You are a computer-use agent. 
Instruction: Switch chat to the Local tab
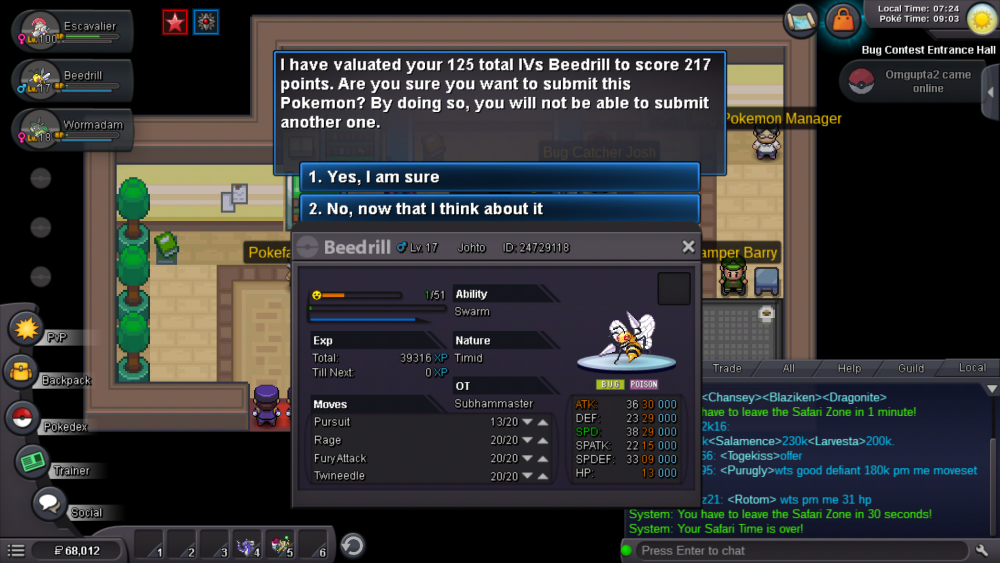(972, 368)
